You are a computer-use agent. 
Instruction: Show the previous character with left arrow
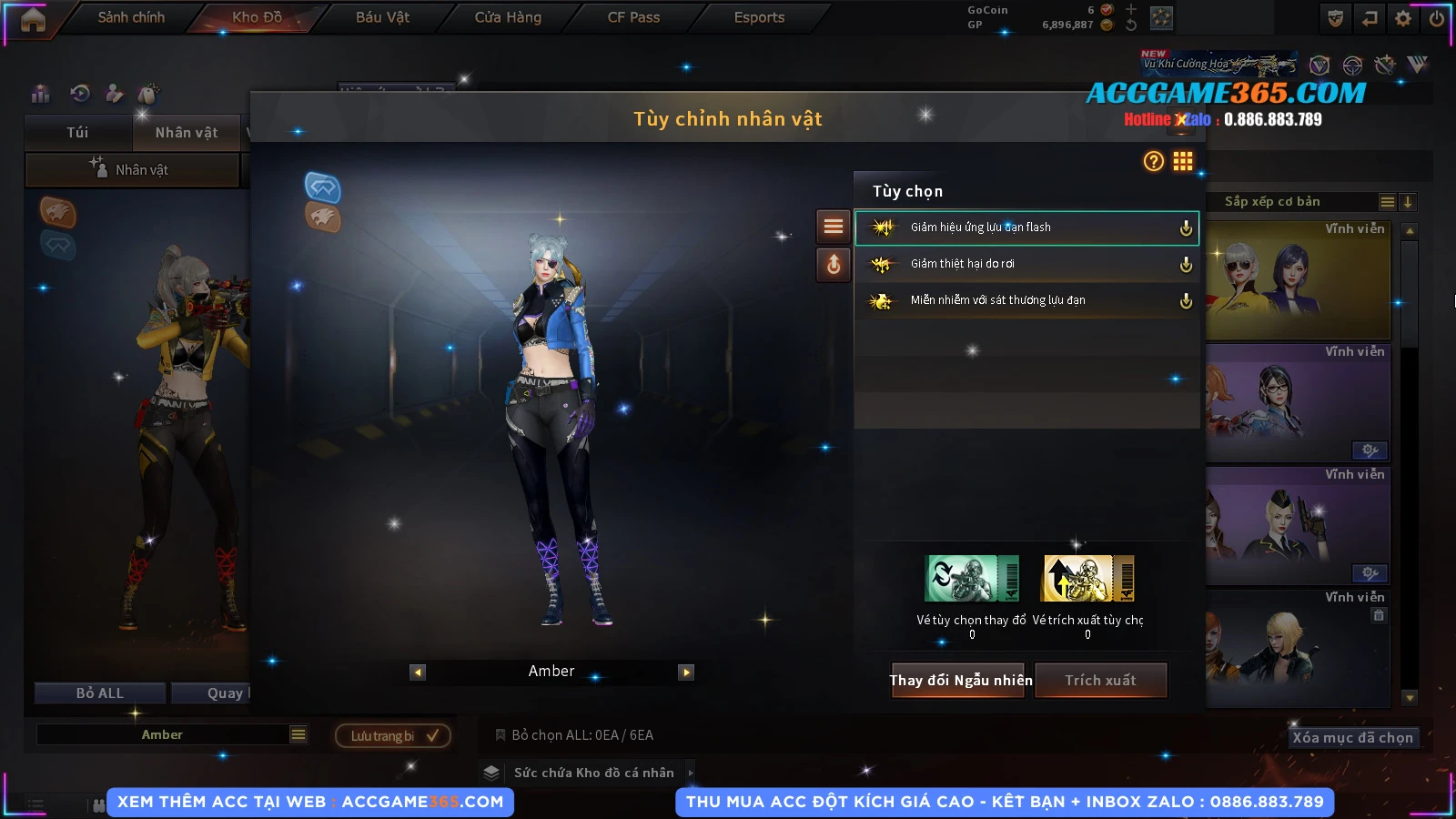pyautogui.click(x=418, y=672)
